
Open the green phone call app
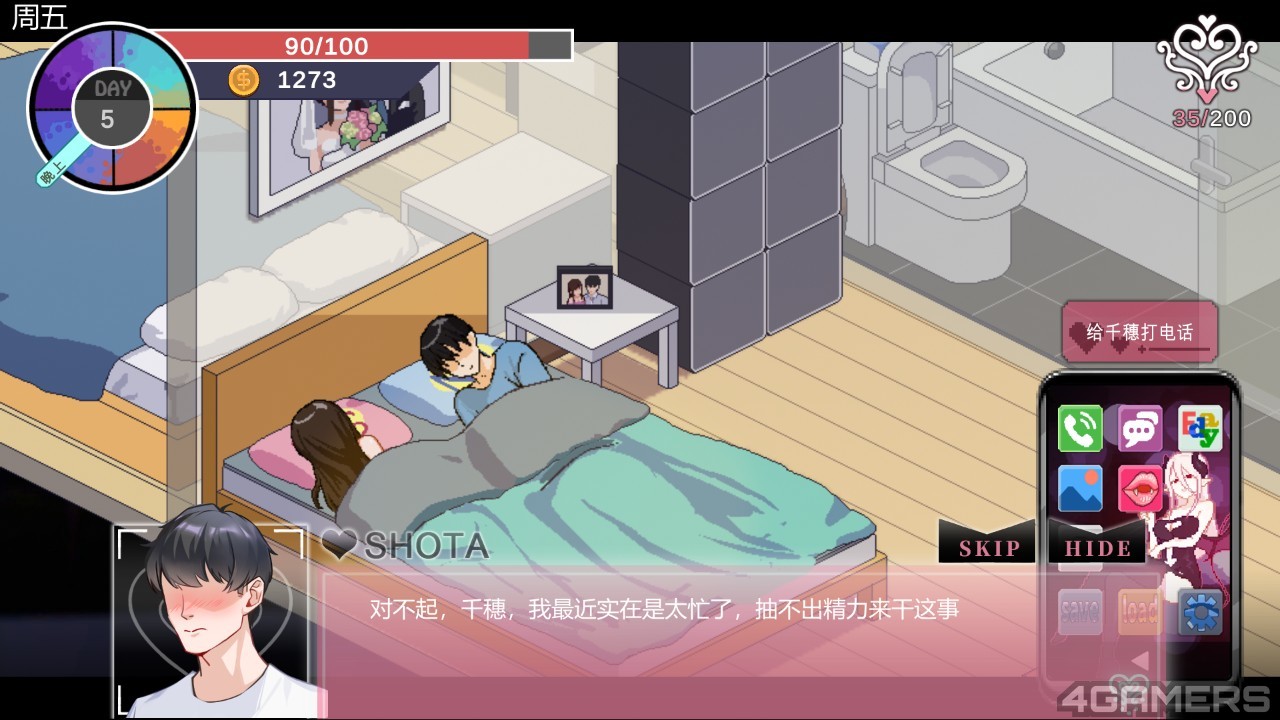(1080, 429)
